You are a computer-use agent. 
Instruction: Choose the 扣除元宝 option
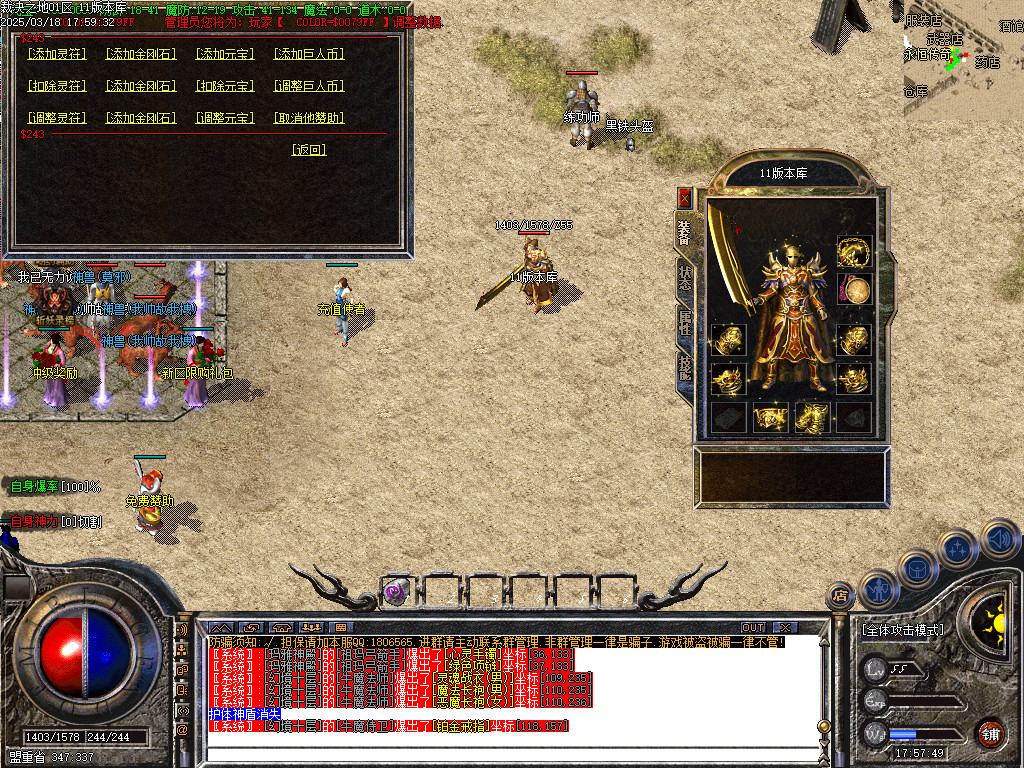pyautogui.click(x=225, y=86)
